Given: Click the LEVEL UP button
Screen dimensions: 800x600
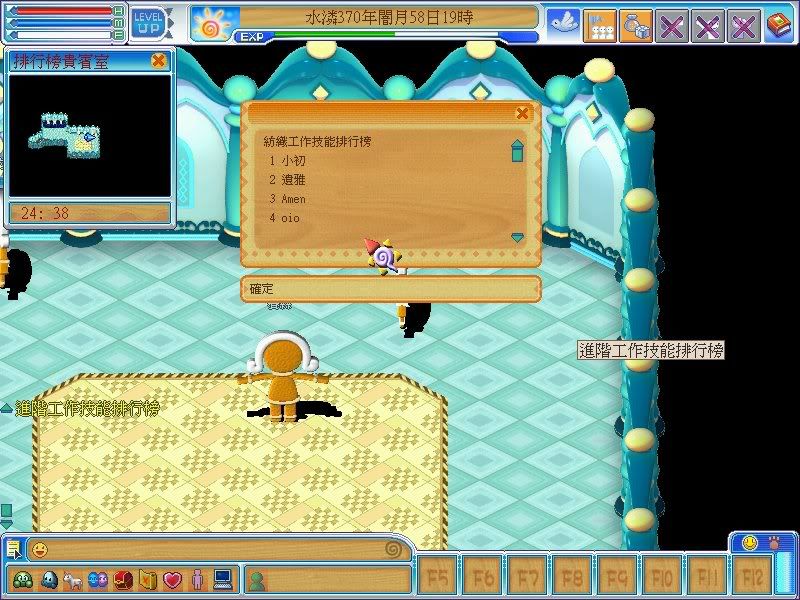Looking at the screenshot, I should [149, 21].
